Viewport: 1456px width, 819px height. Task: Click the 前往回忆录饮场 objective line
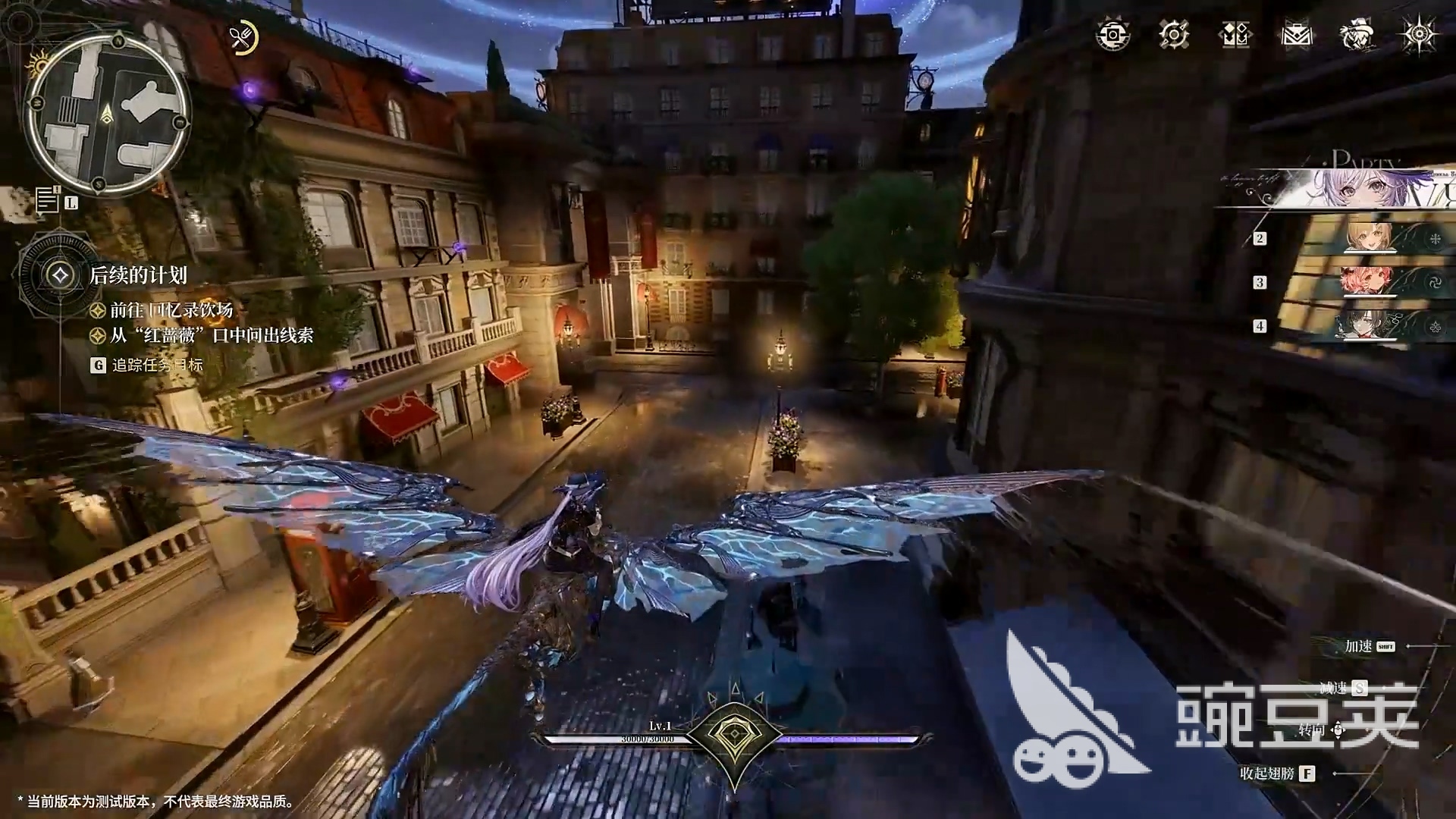171,309
